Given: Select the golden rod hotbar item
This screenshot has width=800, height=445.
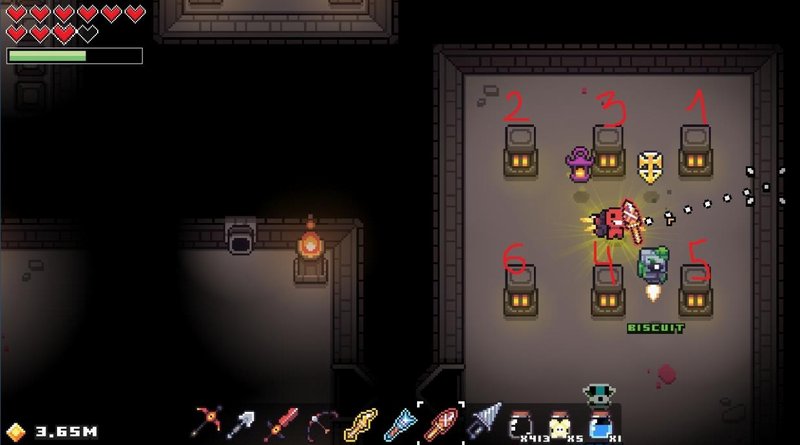Looking at the screenshot, I should click(359, 425).
